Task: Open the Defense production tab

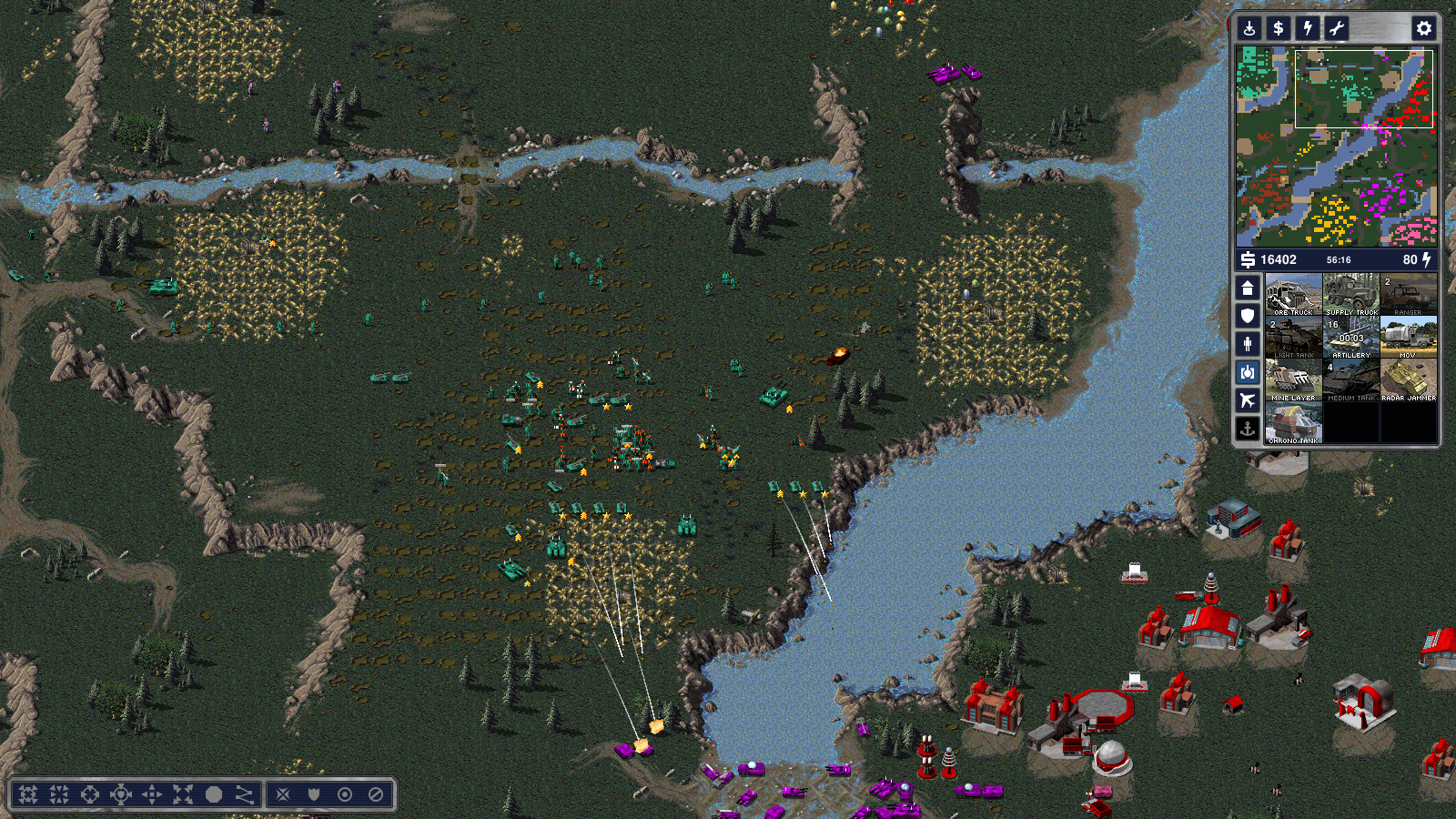Action: pos(1248,316)
